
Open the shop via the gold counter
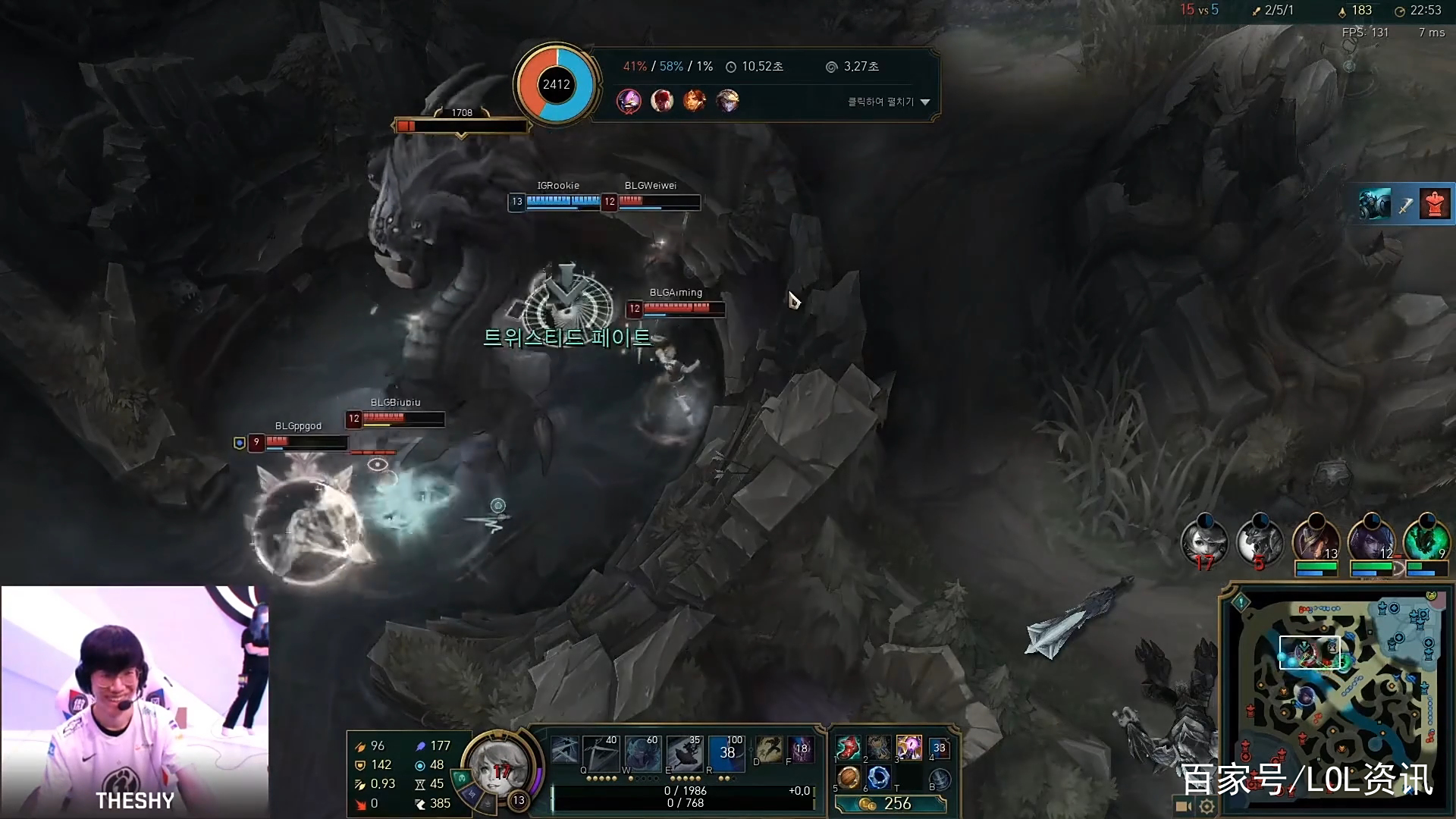pos(890,804)
